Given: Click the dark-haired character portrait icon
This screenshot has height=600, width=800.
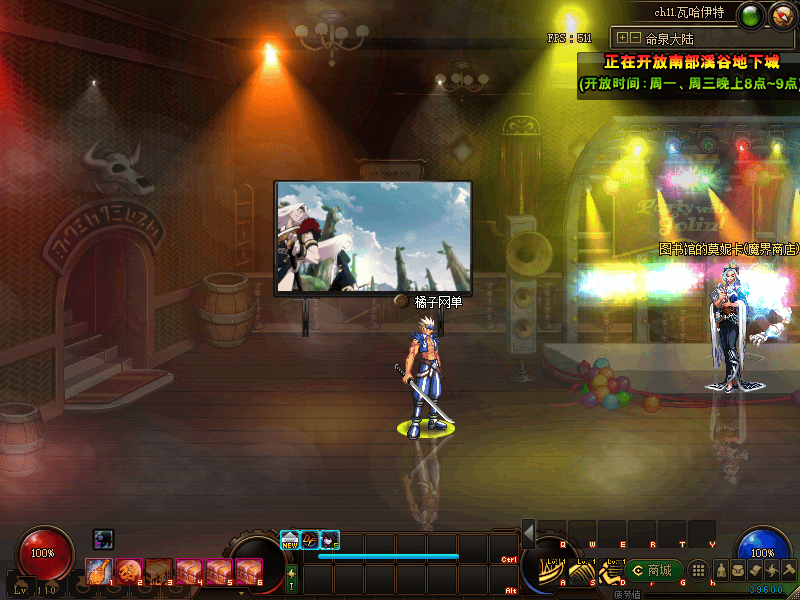Looking at the screenshot, I should pyautogui.click(x=330, y=539).
